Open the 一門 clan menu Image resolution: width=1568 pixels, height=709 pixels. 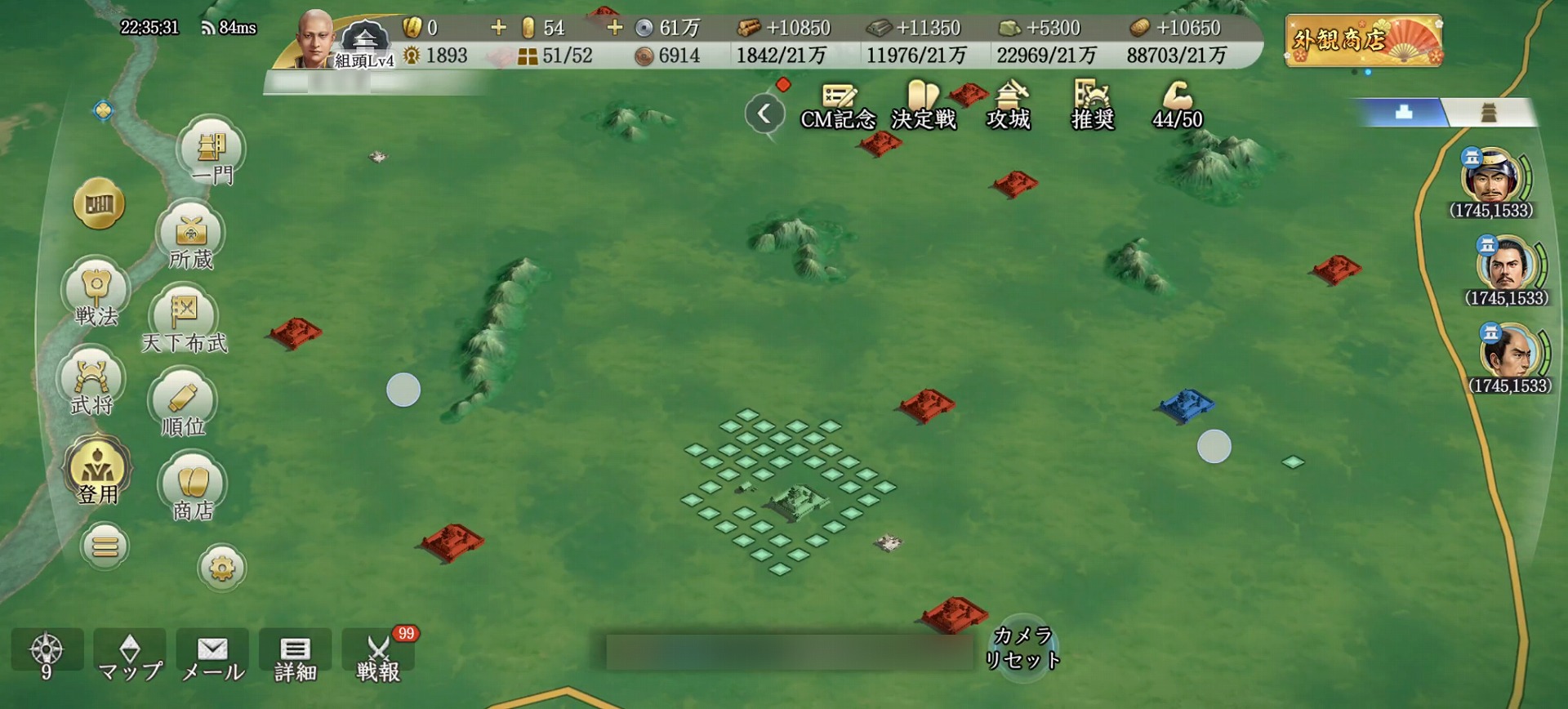point(211,152)
